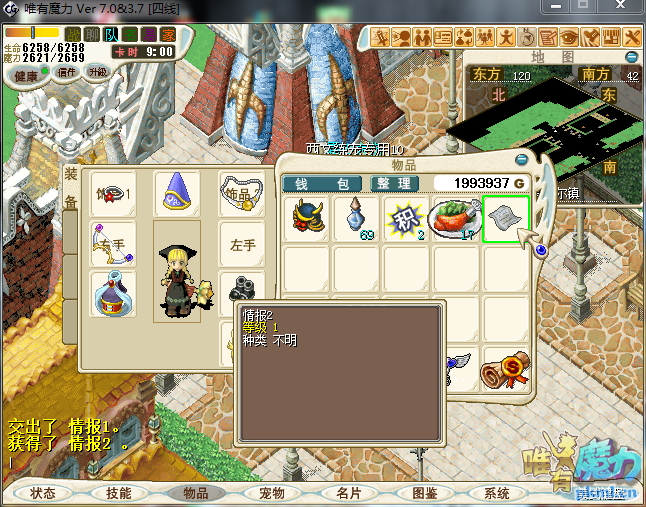The height and width of the screenshot is (507, 646).
Task: Open the 状态 status menu
Action: tap(43, 493)
